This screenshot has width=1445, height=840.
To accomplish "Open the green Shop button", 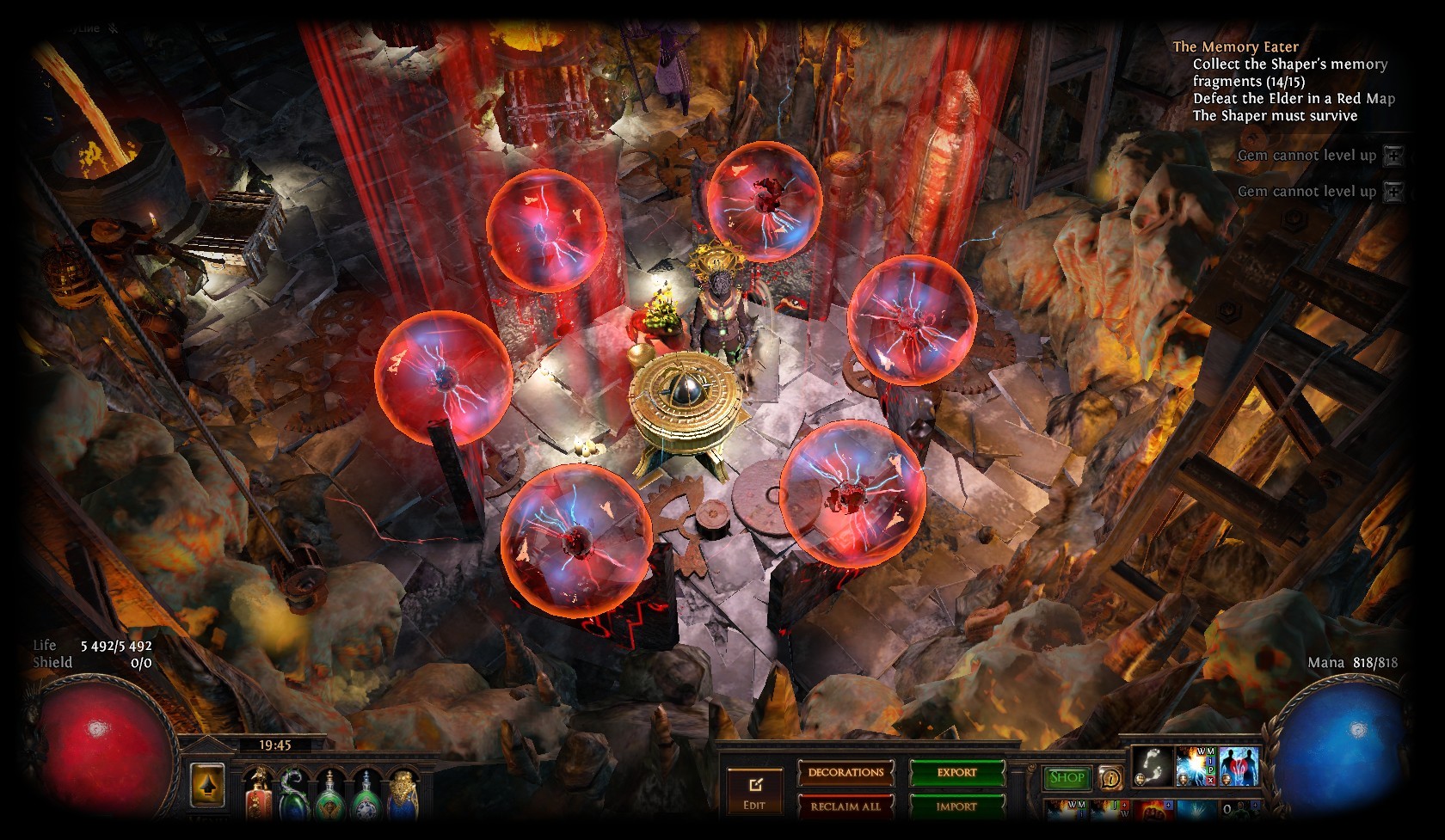I will pyautogui.click(x=1067, y=777).
